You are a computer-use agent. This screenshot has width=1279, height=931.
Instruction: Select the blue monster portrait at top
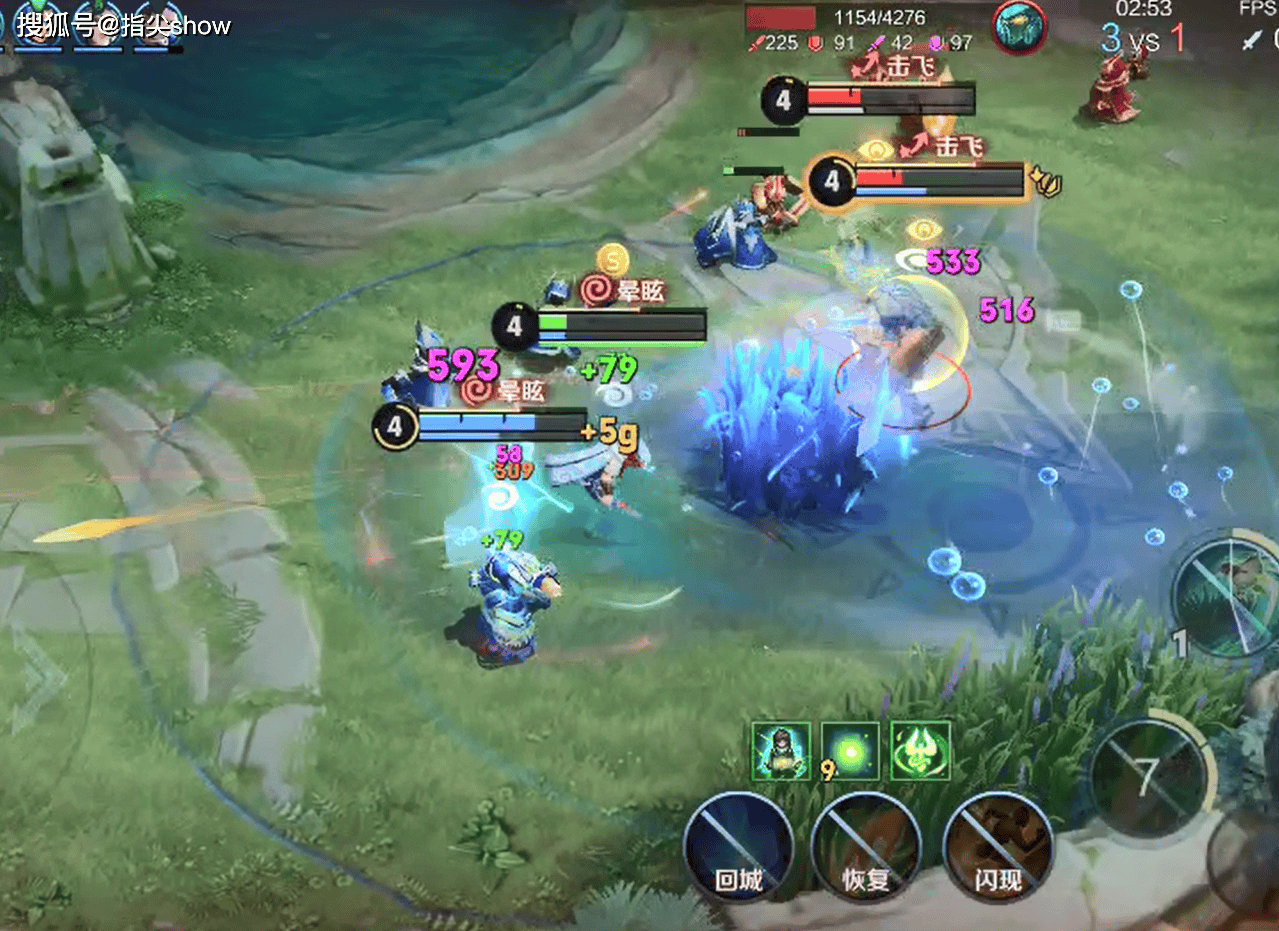click(x=1019, y=27)
